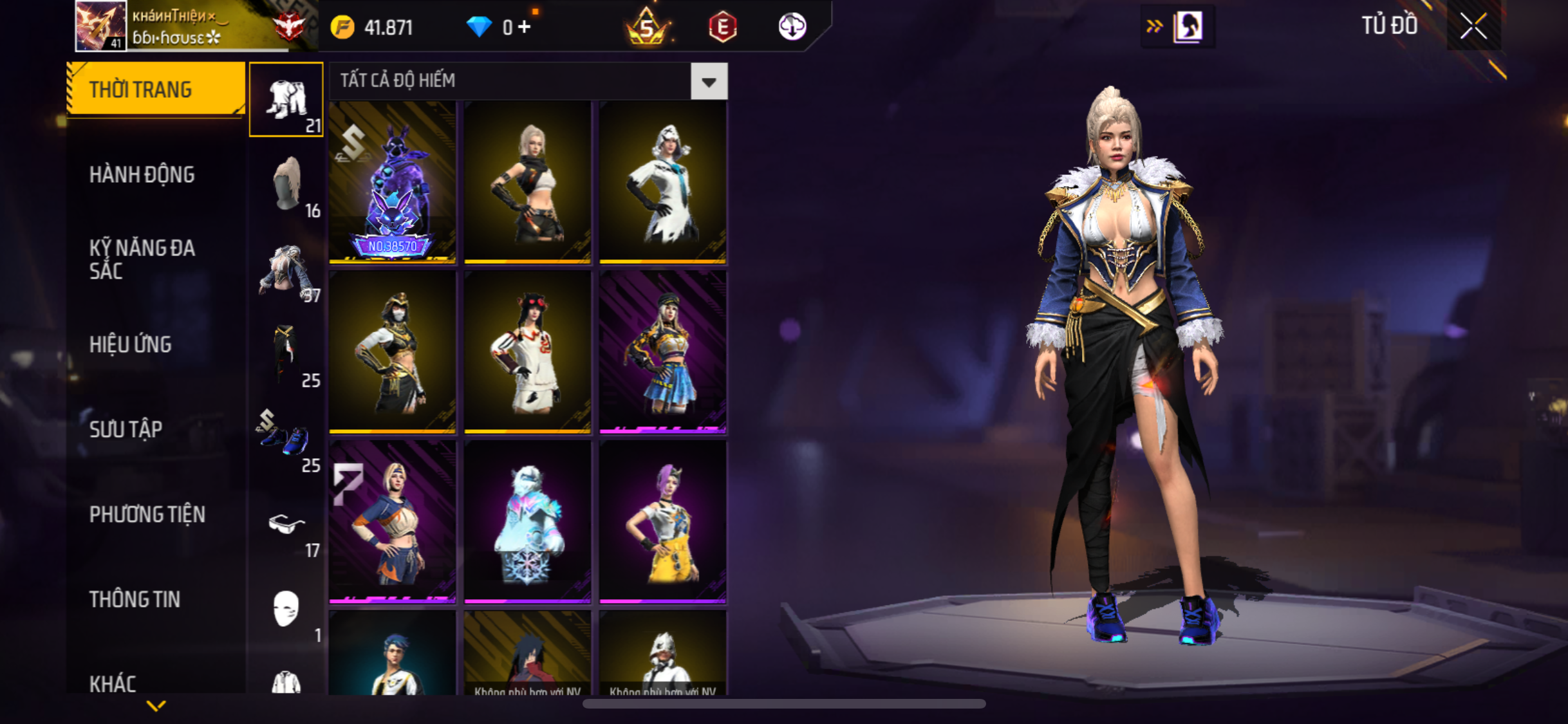Pick the yellow skirt purple hair outfit
1568x724 pixels.
(x=663, y=523)
